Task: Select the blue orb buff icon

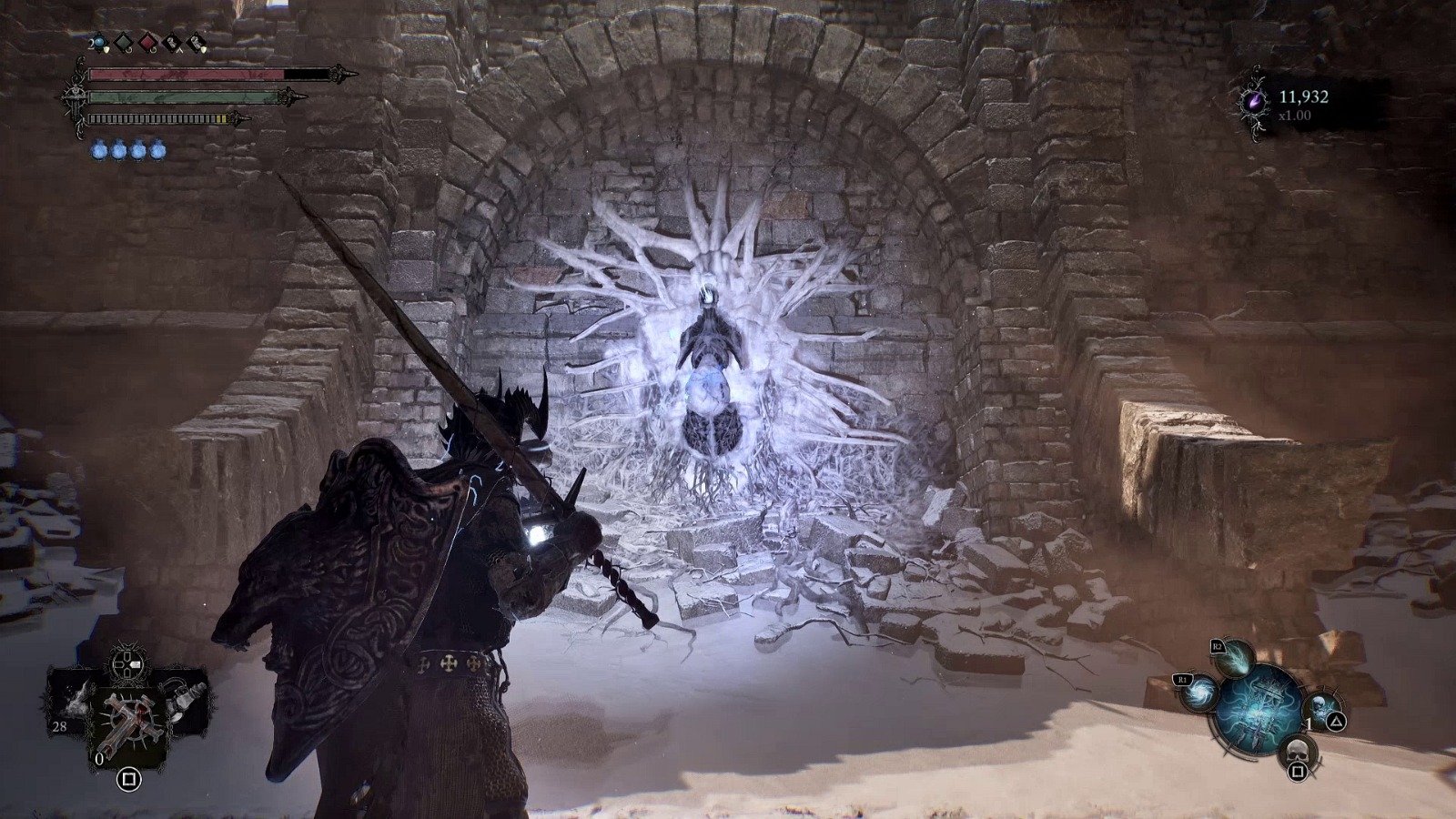Action: (100, 42)
